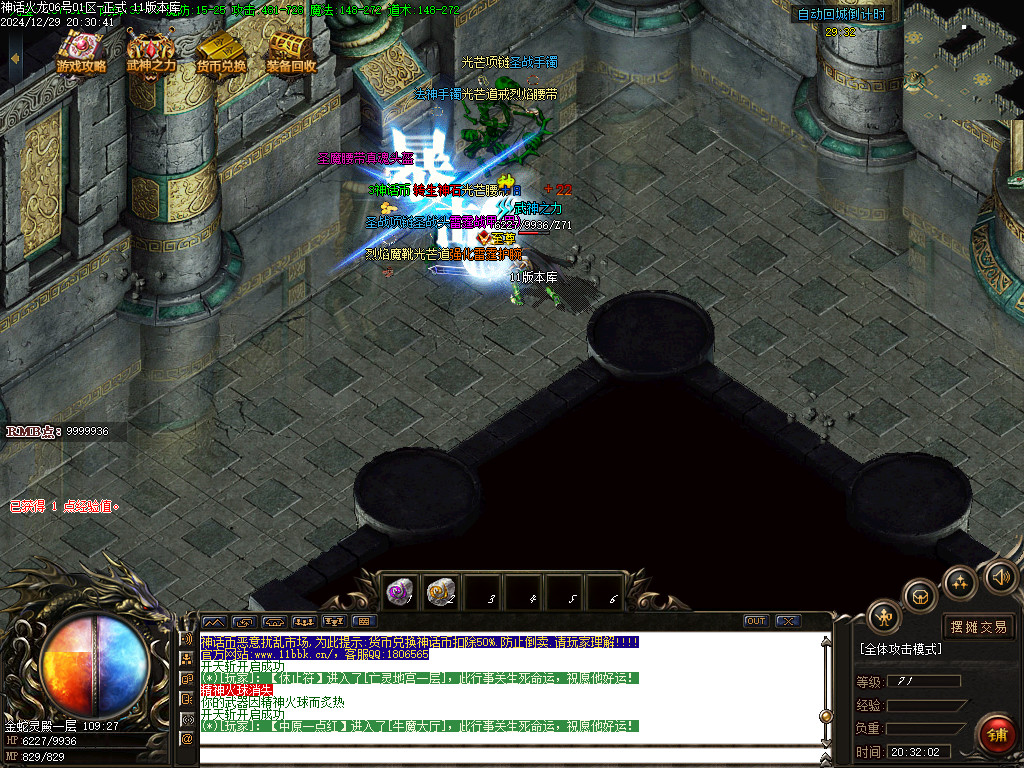This screenshot has width=1024, height=768.
Task: Select the @ chat channel icon
Action: (186, 738)
